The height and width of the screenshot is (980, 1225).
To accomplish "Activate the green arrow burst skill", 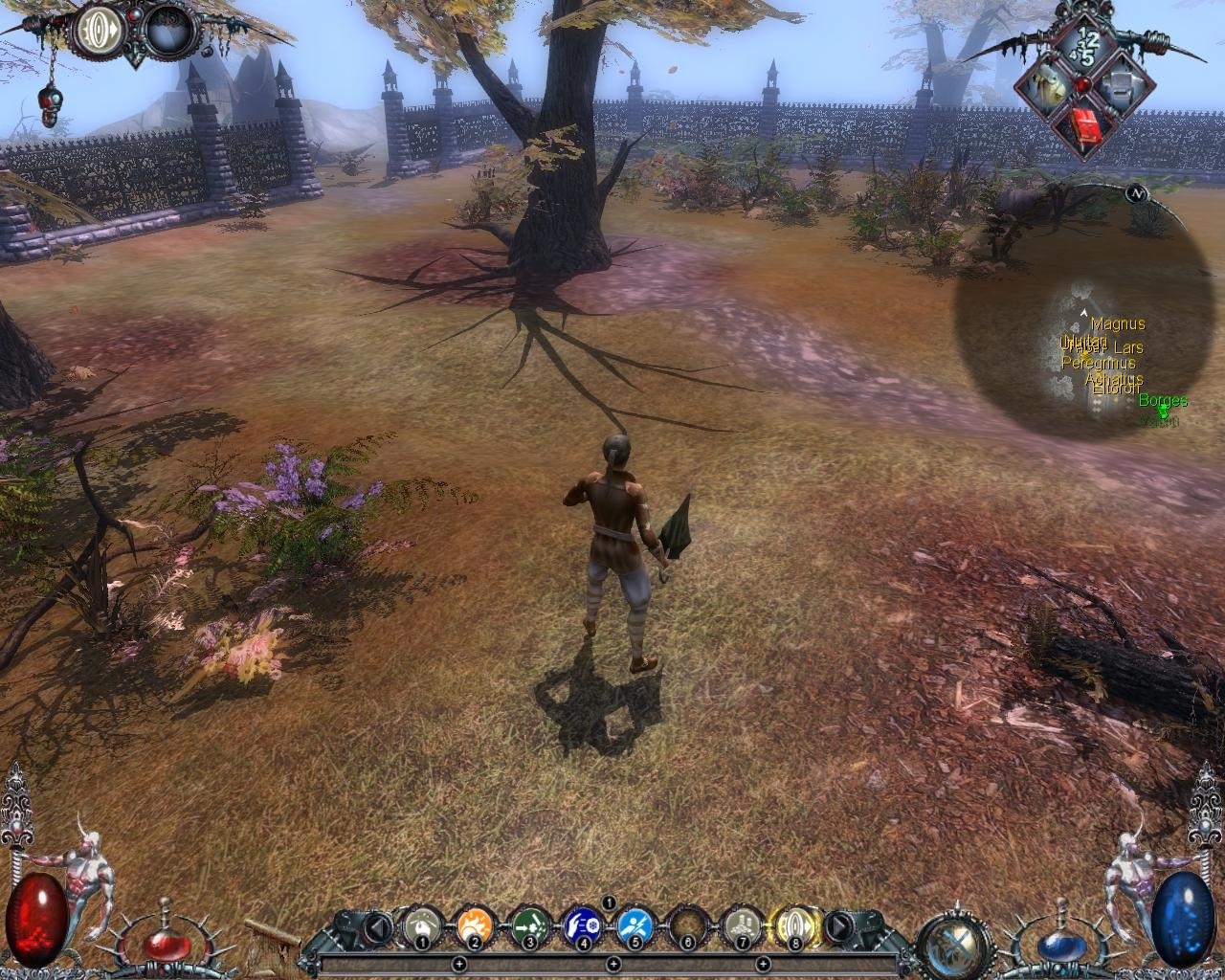I will 528,925.
